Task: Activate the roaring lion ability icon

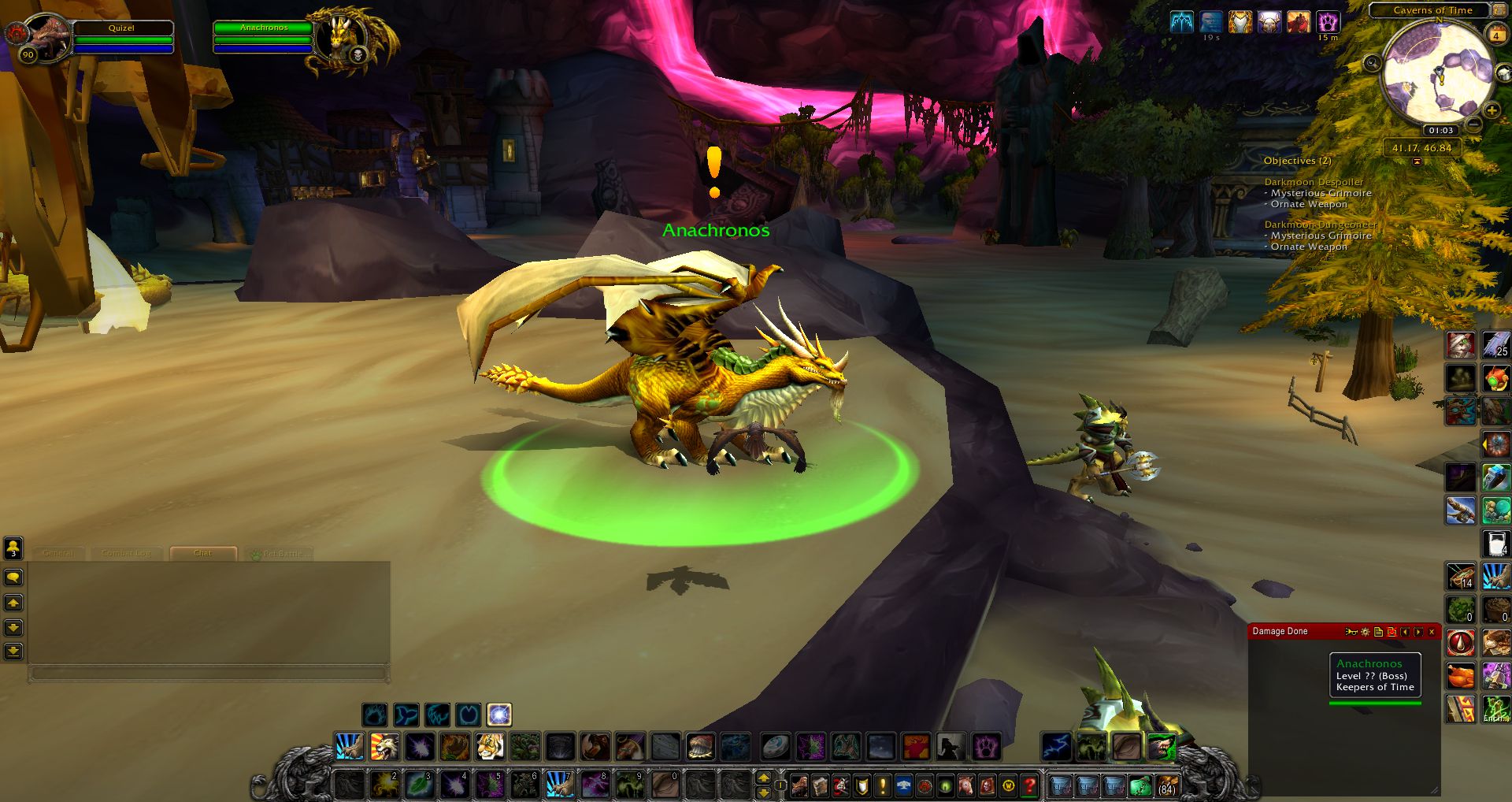Action: point(384,746)
